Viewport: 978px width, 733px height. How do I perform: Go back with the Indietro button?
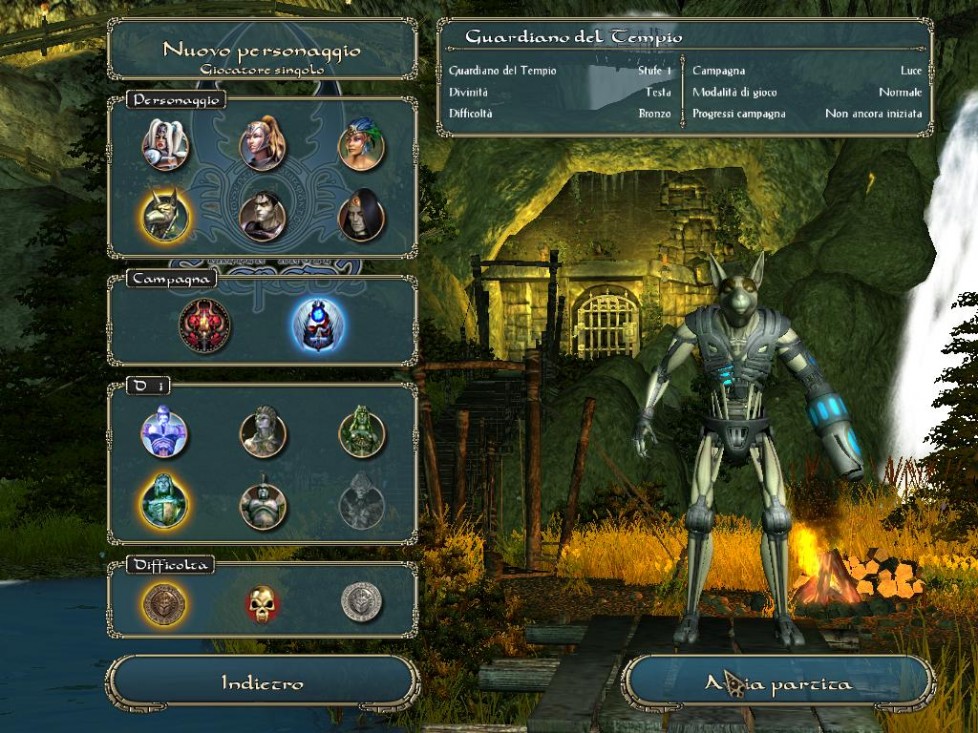click(262, 683)
